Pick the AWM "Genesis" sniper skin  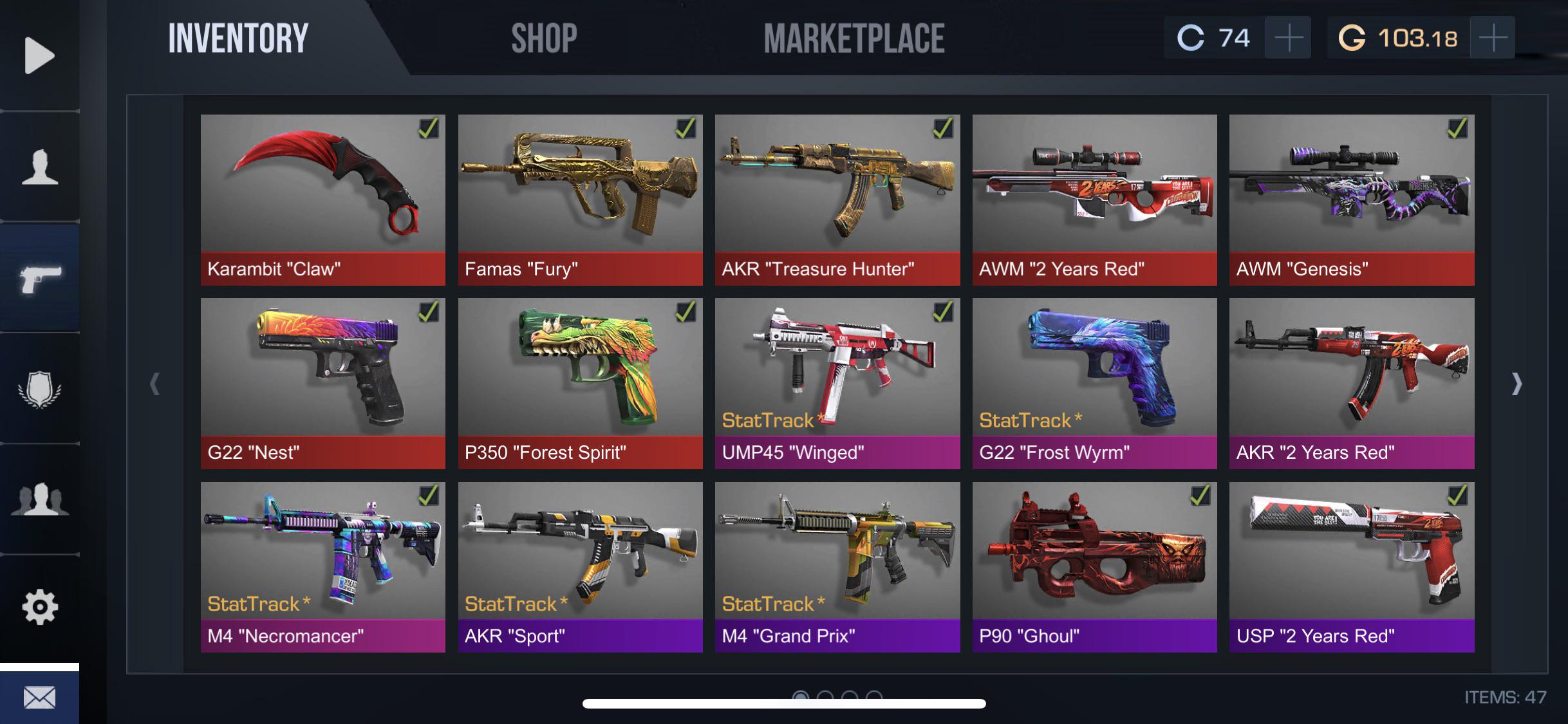[x=1351, y=200]
